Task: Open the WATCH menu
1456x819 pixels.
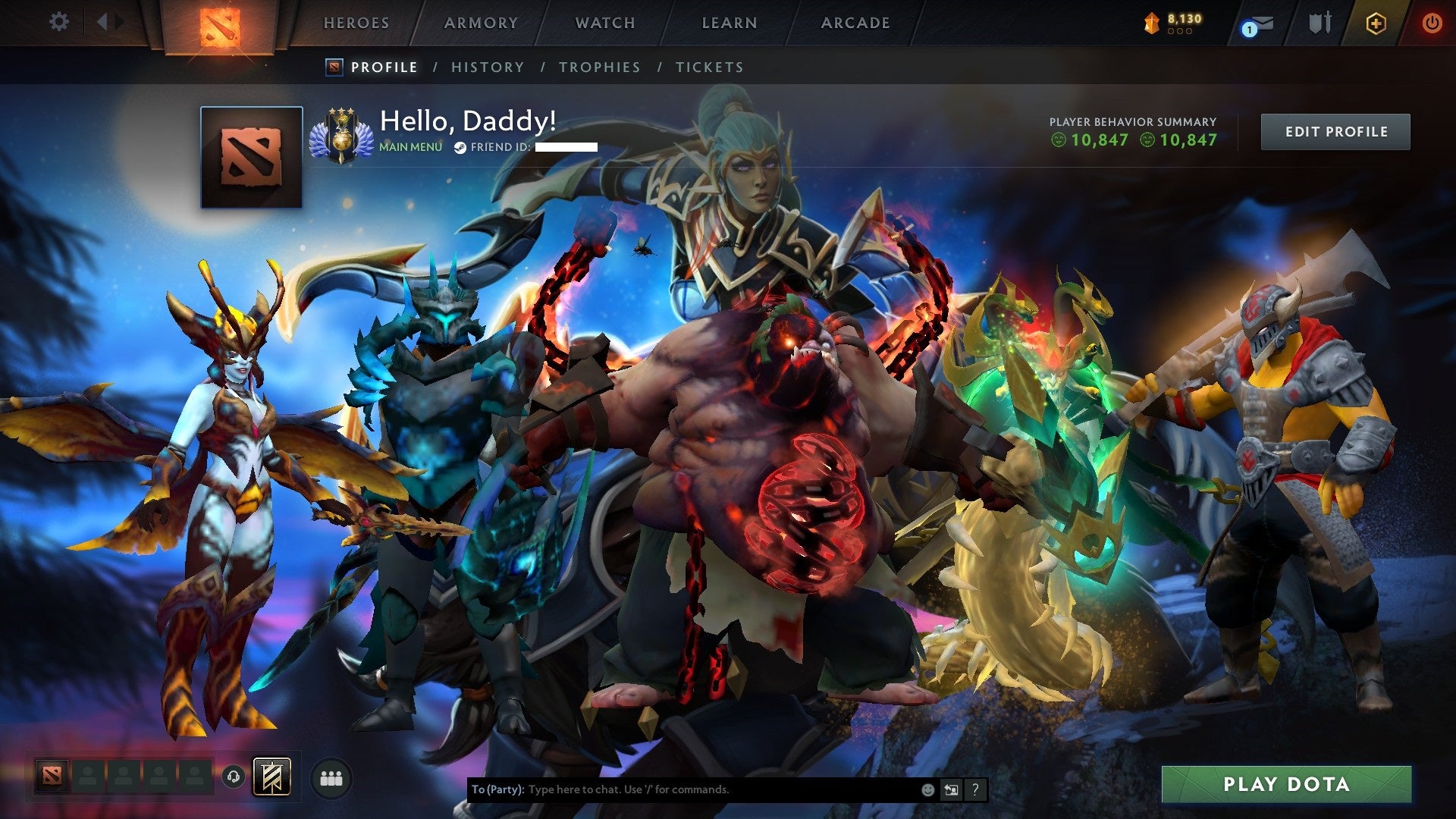Action: click(x=604, y=23)
